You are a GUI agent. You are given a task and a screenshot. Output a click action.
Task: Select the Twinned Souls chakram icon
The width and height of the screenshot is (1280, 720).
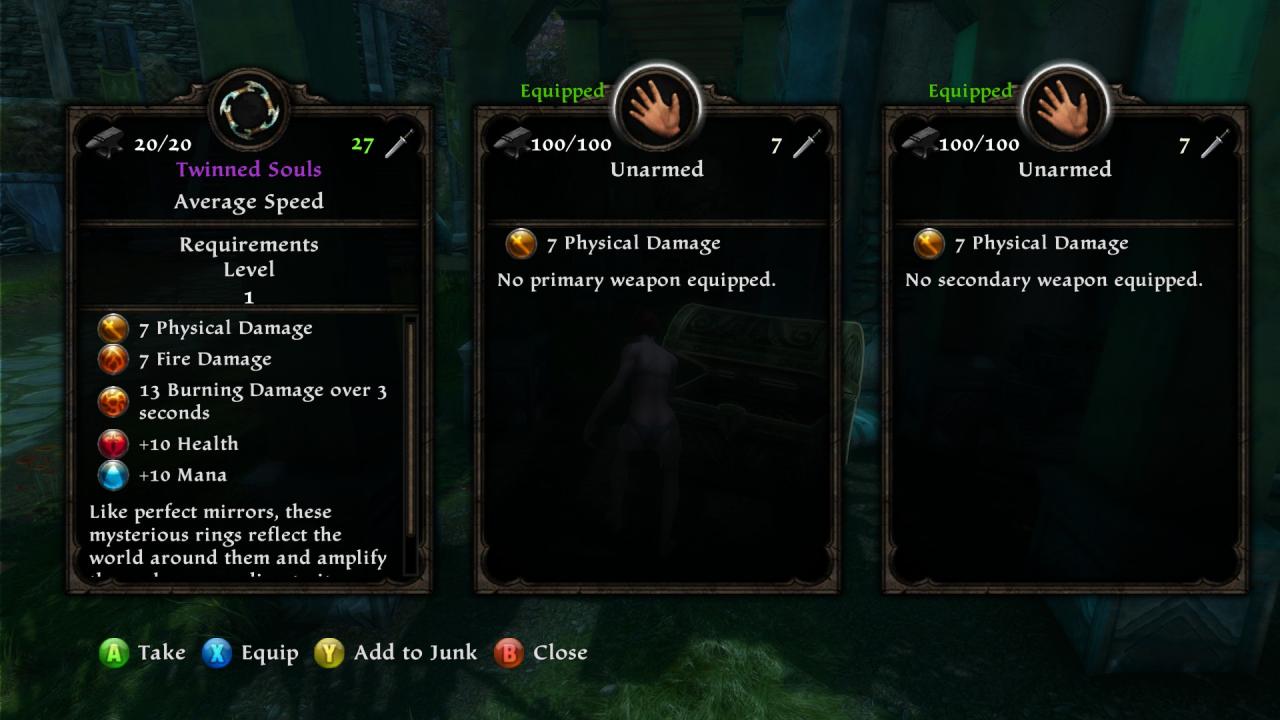(249, 108)
